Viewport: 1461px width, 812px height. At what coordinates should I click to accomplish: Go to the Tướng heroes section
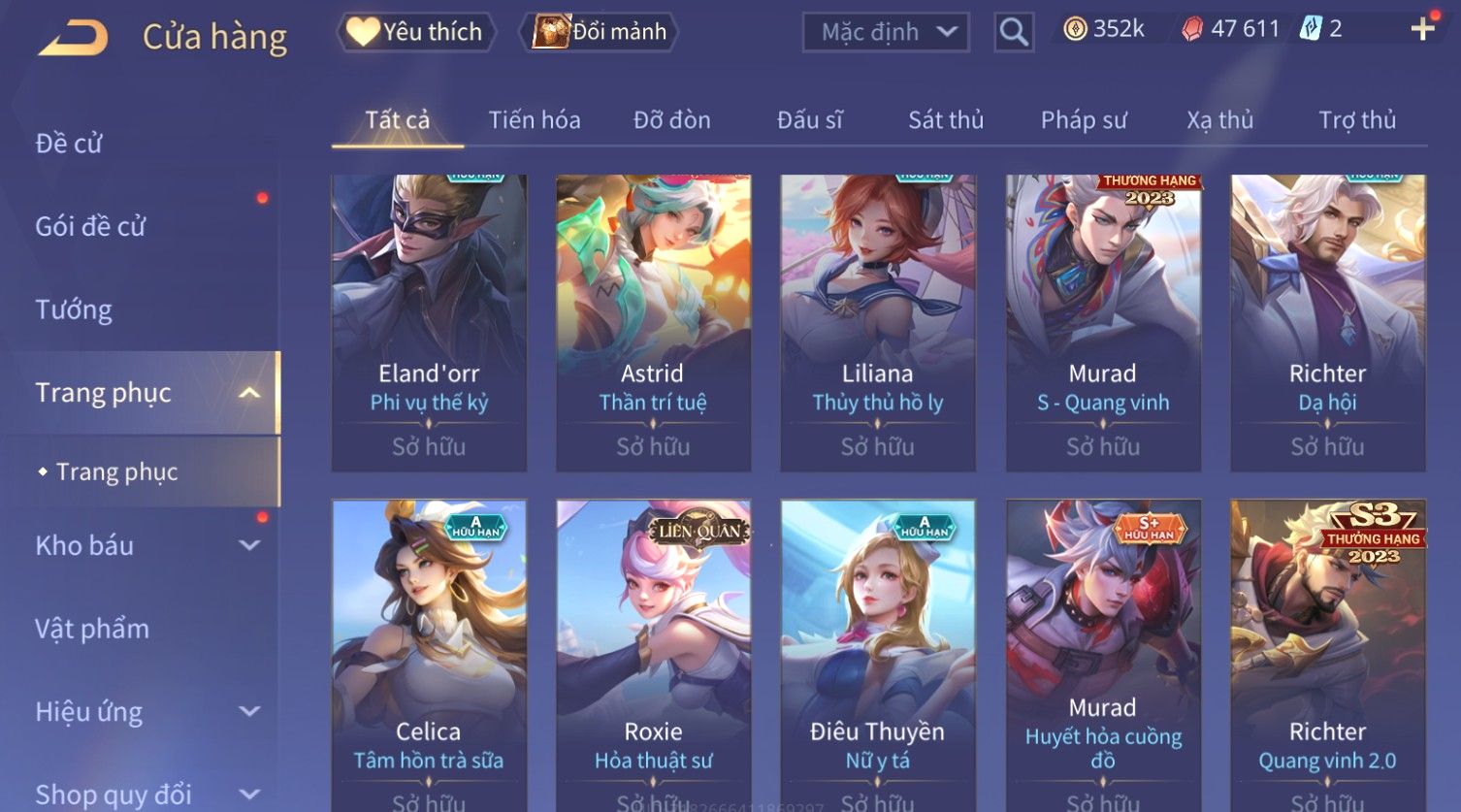click(74, 309)
